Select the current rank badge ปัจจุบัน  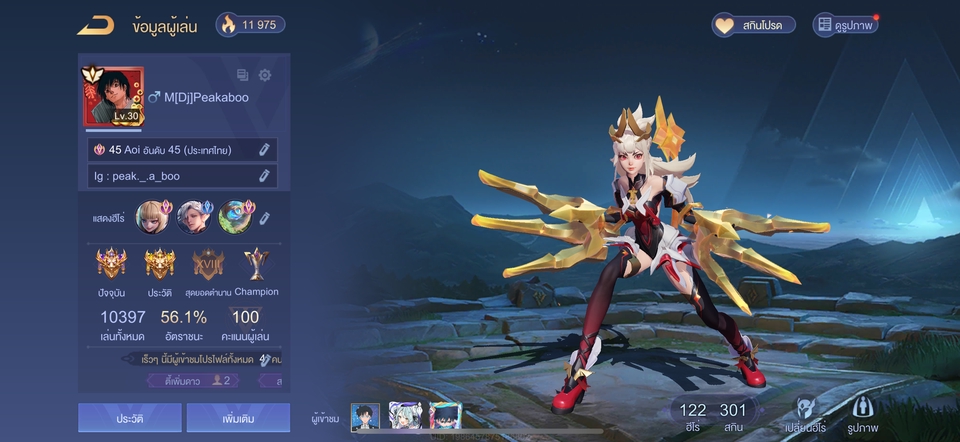(111, 265)
